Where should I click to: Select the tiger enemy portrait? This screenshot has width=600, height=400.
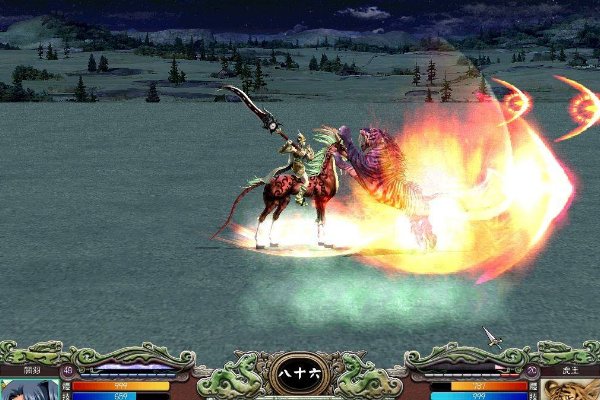pyautogui.click(x=569, y=389)
